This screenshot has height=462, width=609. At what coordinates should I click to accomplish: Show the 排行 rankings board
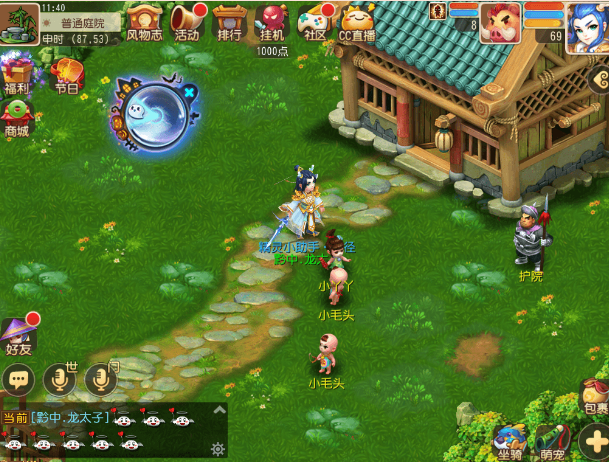click(229, 22)
